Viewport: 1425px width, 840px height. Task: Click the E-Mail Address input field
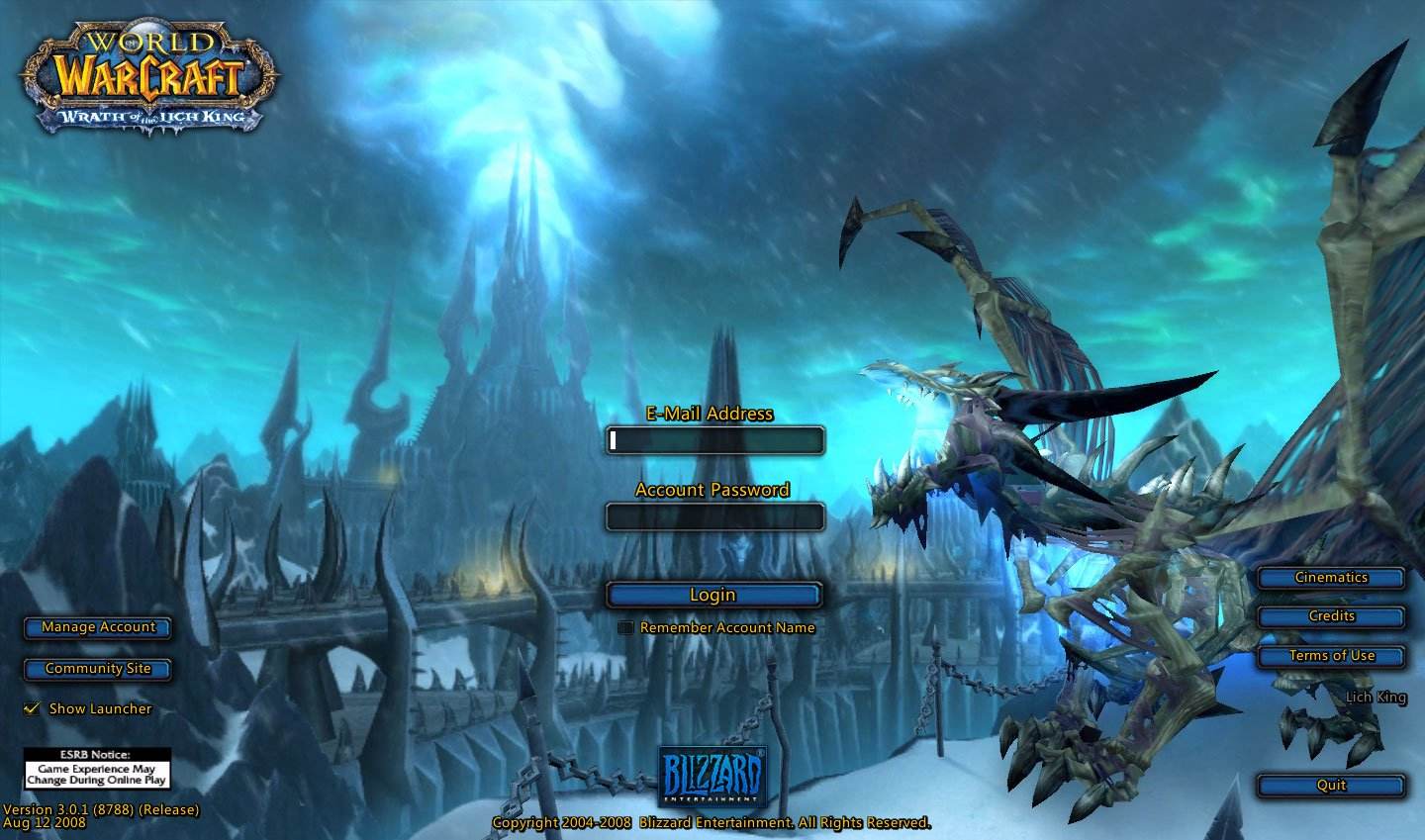click(x=714, y=440)
